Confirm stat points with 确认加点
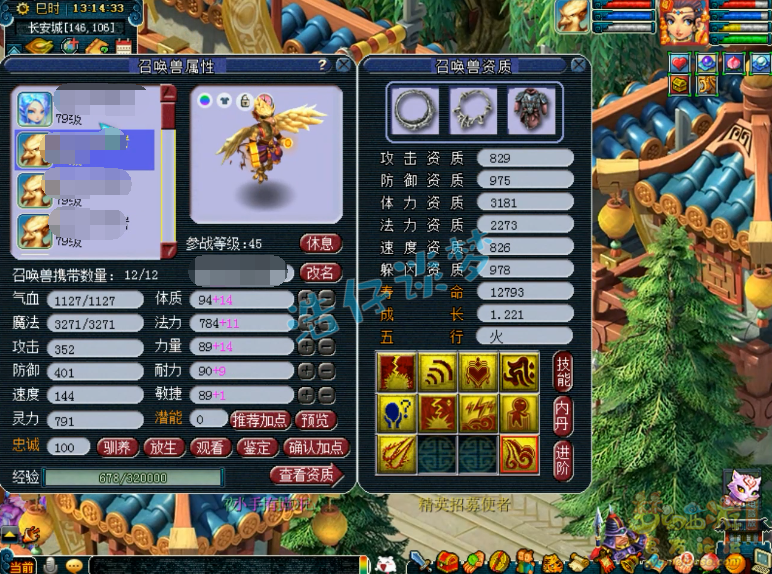This screenshot has height=574, width=772. click(x=315, y=447)
